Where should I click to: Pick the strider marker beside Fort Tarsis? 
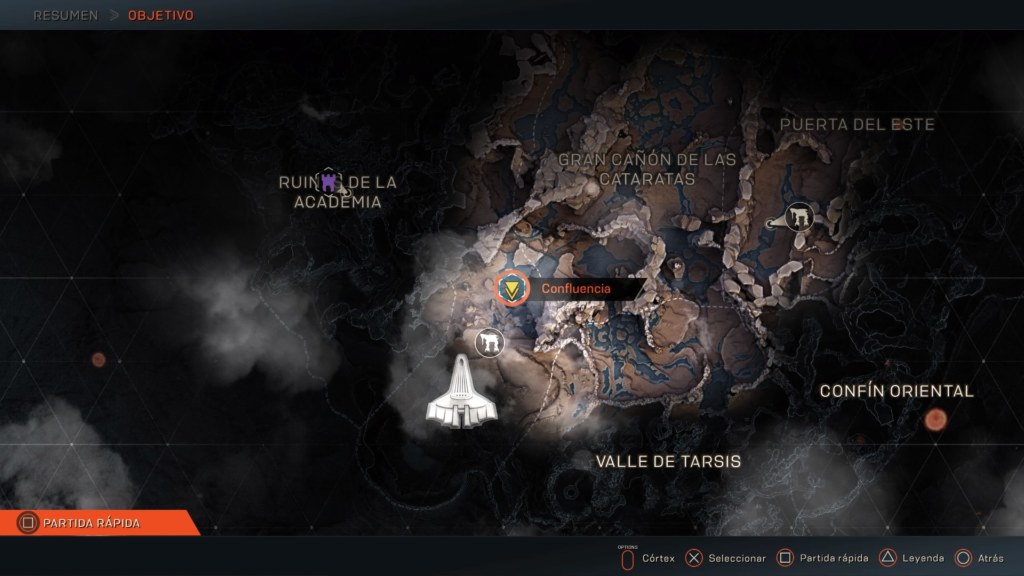pos(490,343)
